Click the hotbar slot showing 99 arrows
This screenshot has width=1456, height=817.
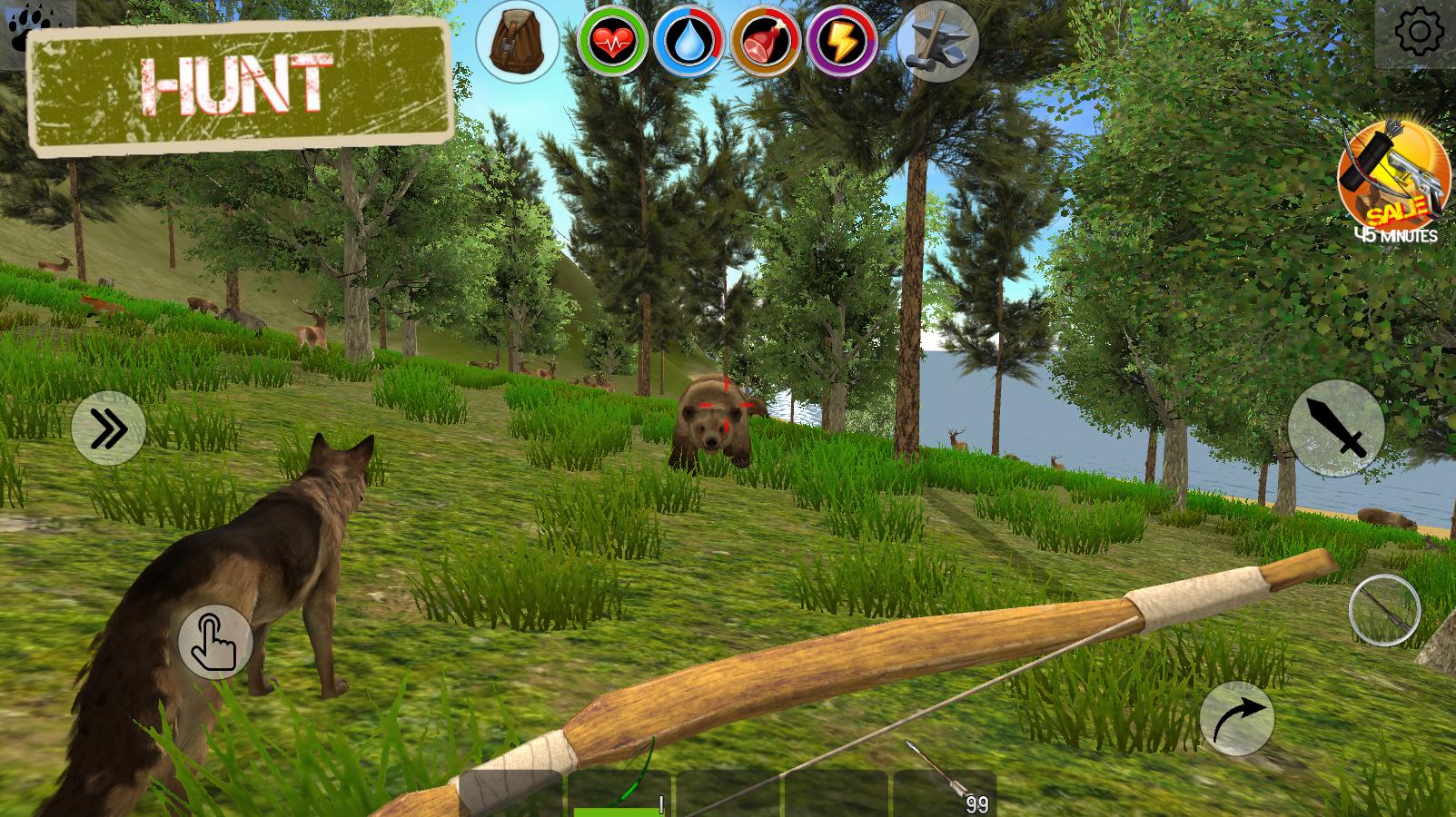[x=945, y=799]
